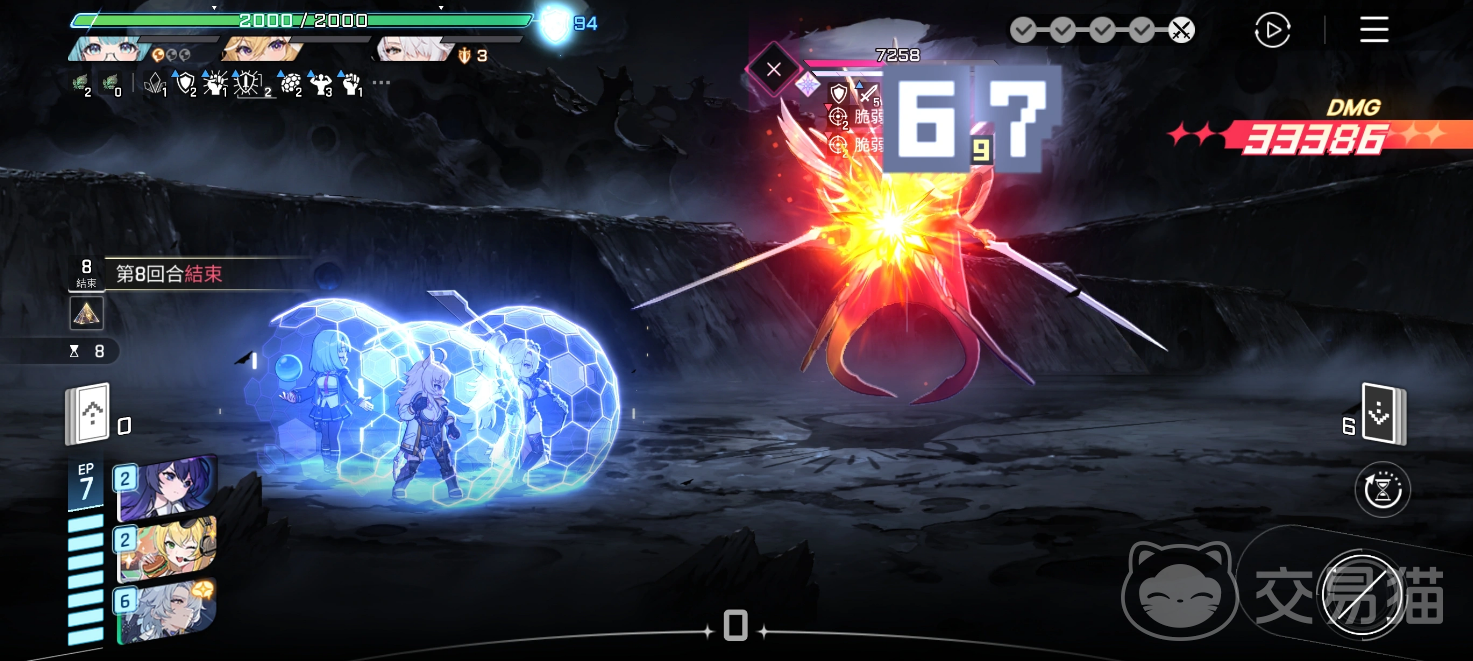Inspect the shield buff with 2 stacks
Viewport: 1473px width, 661px height.
(x=186, y=84)
